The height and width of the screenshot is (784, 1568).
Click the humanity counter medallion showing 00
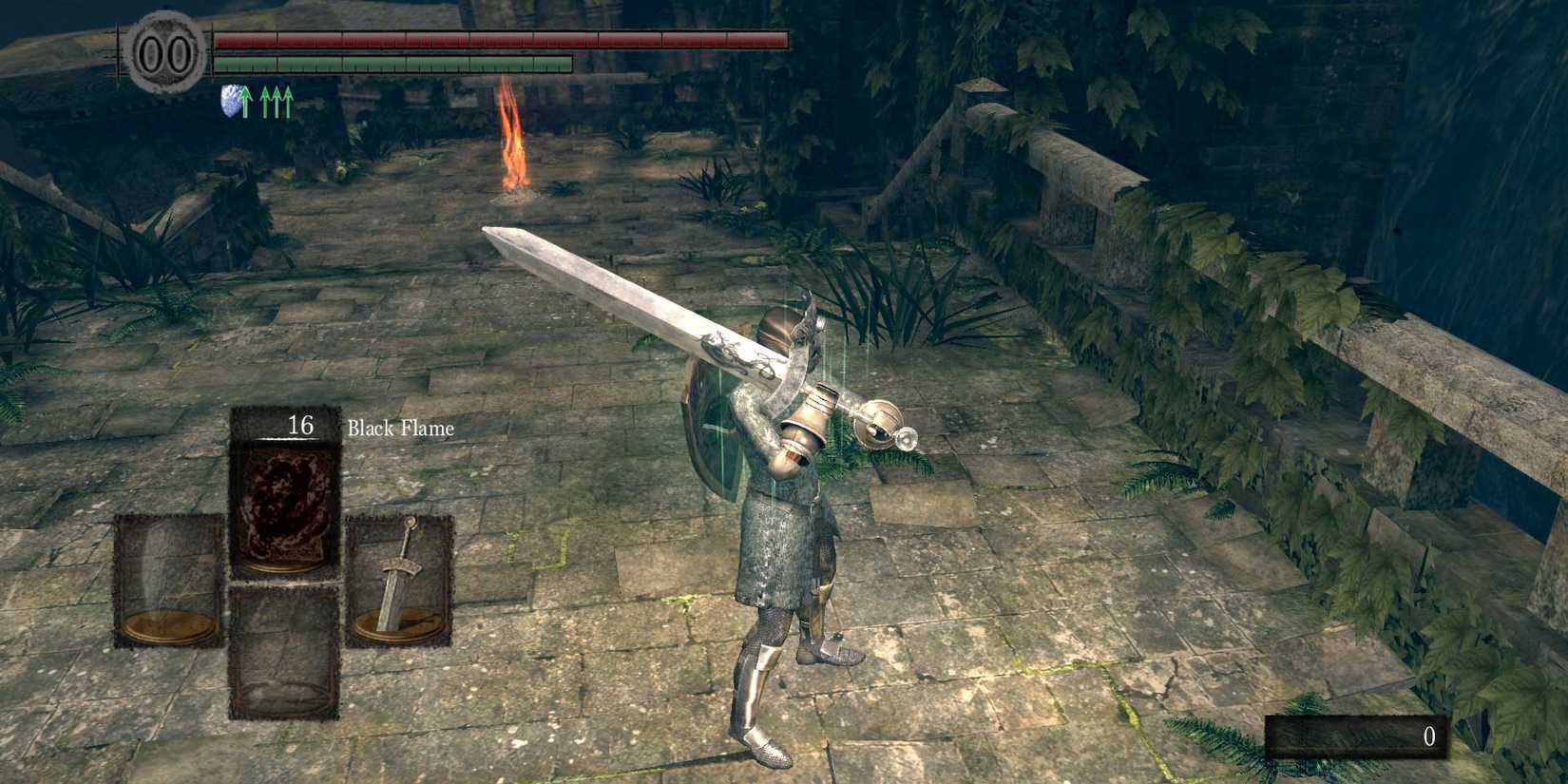(x=163, y=52)
